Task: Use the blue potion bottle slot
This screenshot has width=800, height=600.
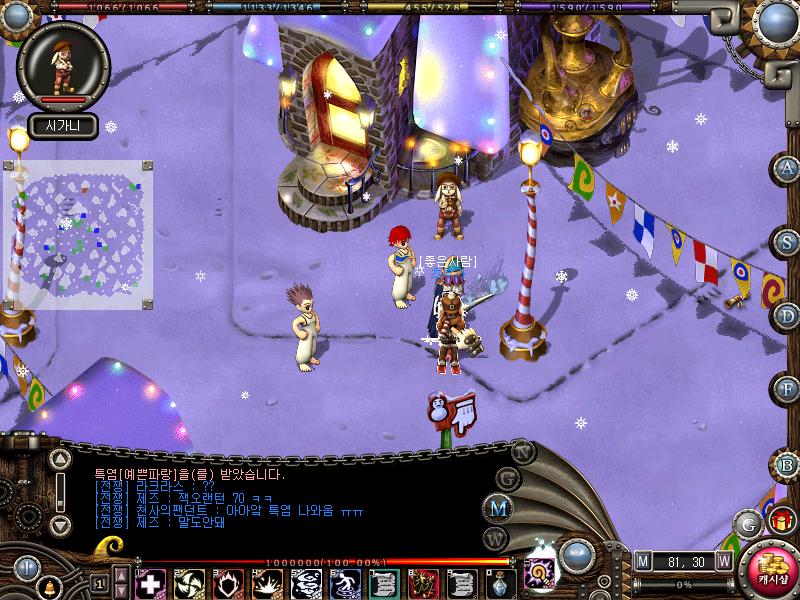Action: pyautogui.click(x=499, y=582)
